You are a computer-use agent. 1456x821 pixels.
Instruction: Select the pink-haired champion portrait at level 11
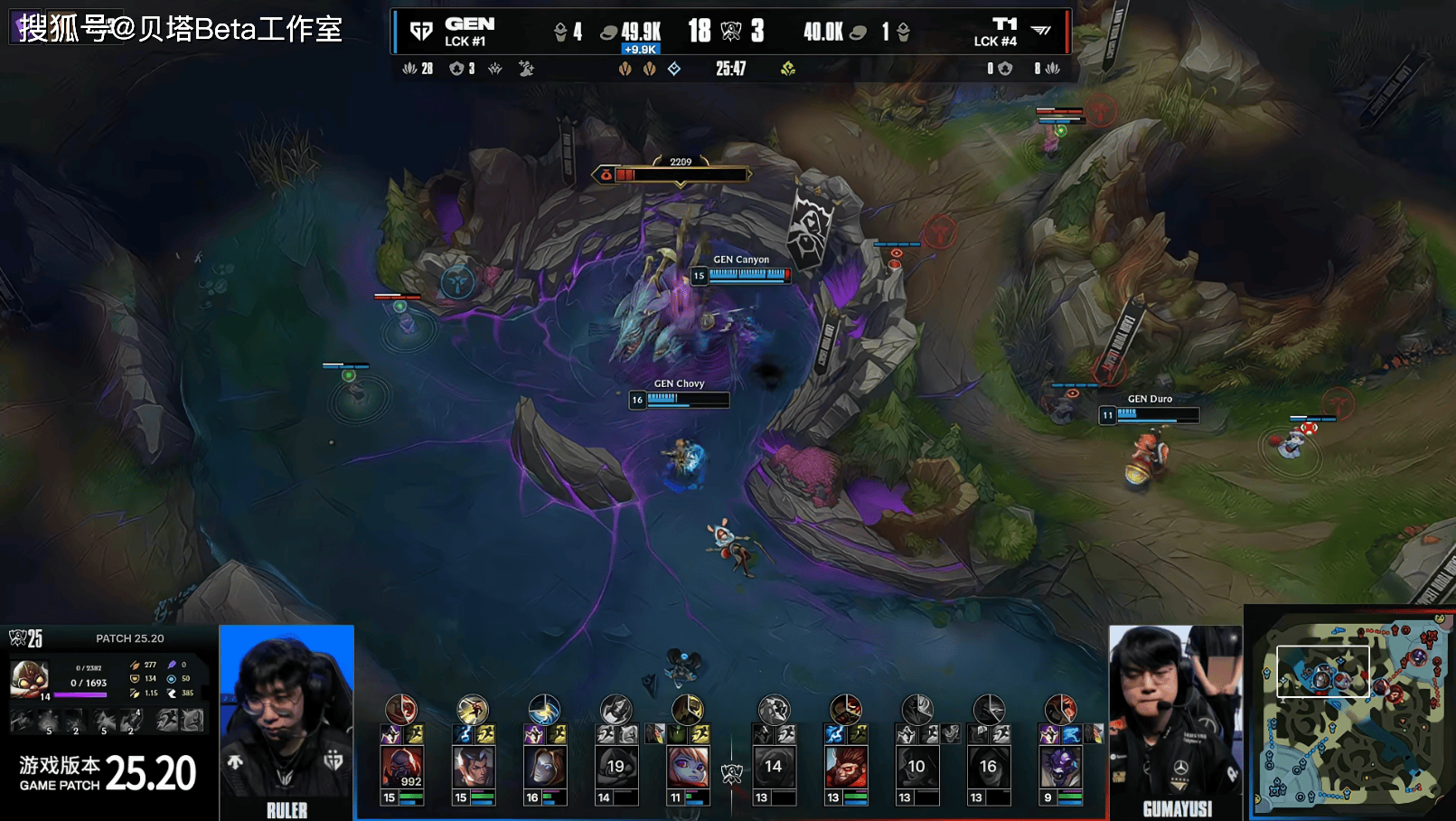[688, 767]
